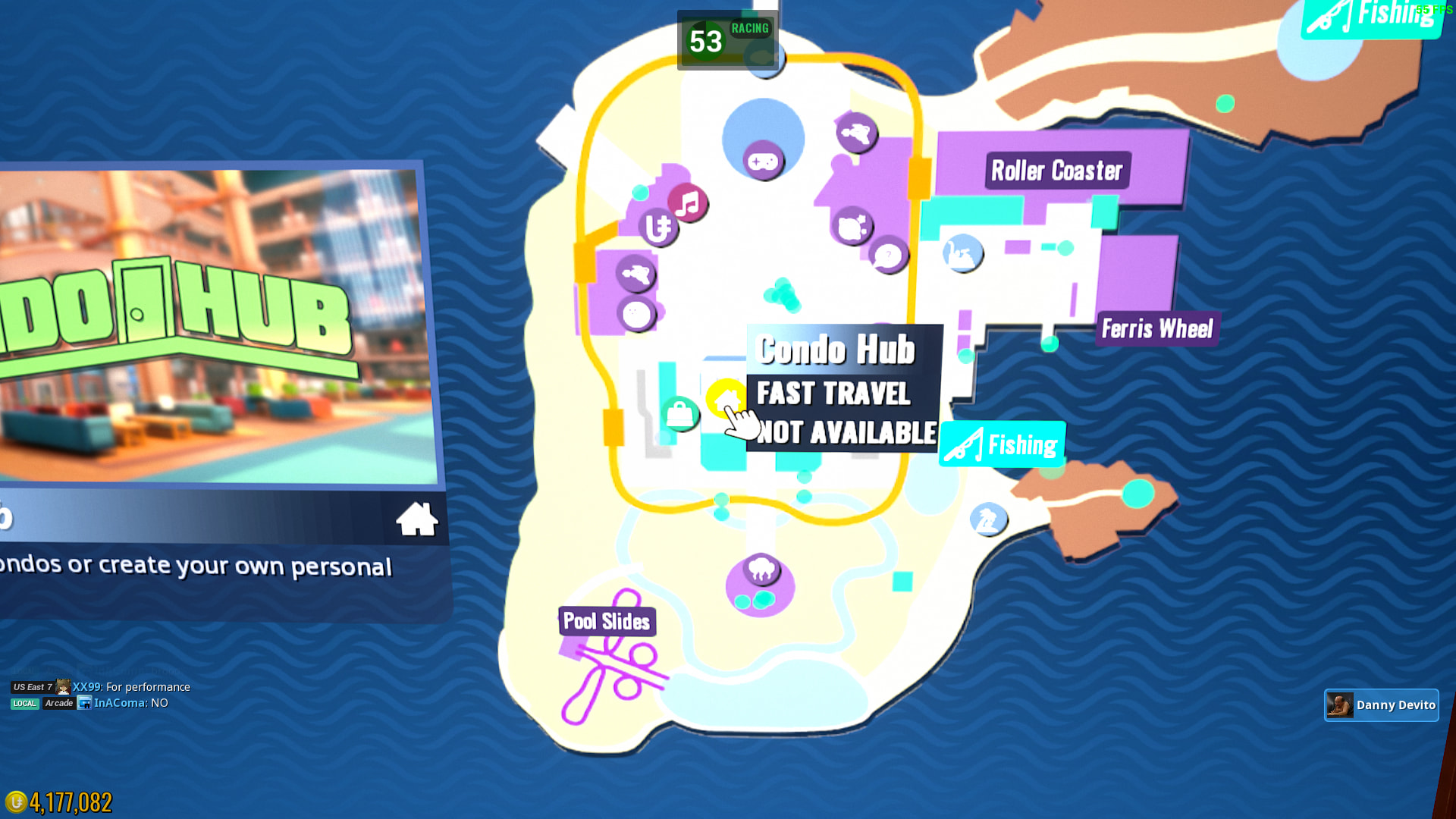Choose the blue palm tree beach marker
This screenshot has height=819, width=1456.
click(x=987, y=519)
